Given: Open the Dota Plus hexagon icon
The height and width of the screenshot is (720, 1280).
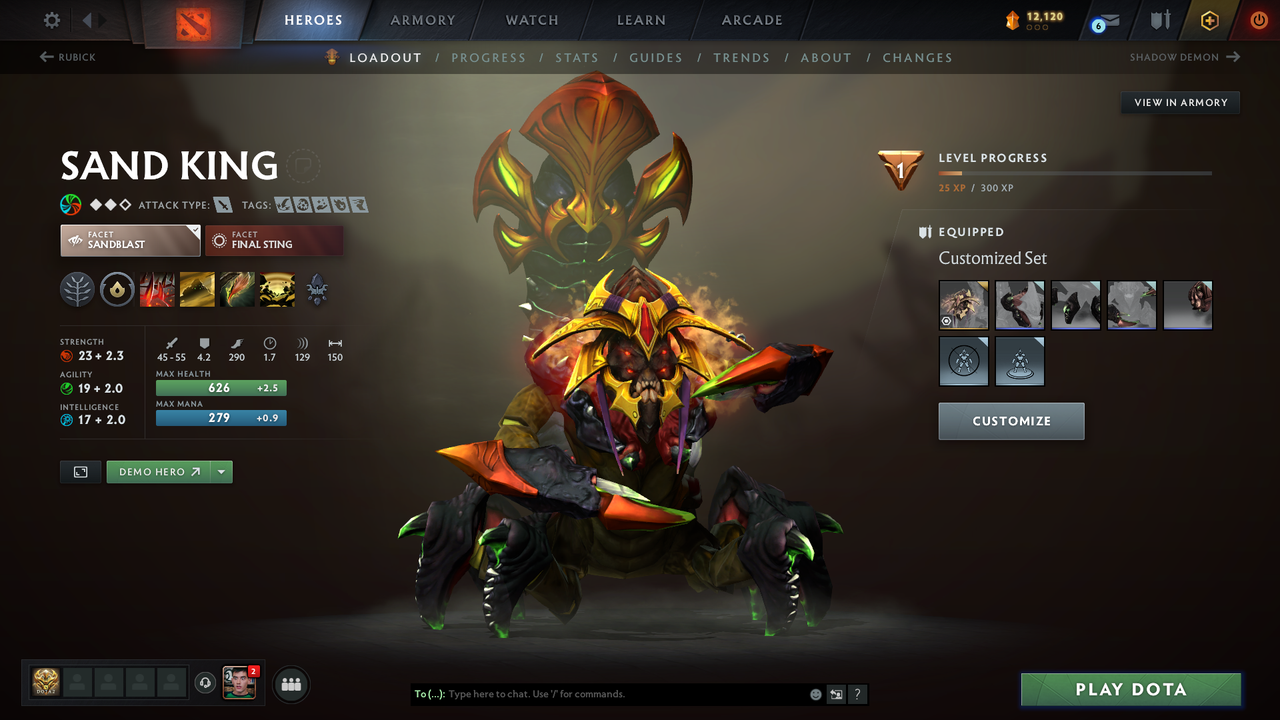Looking at the screenshot, I should tap(1209, 19).
